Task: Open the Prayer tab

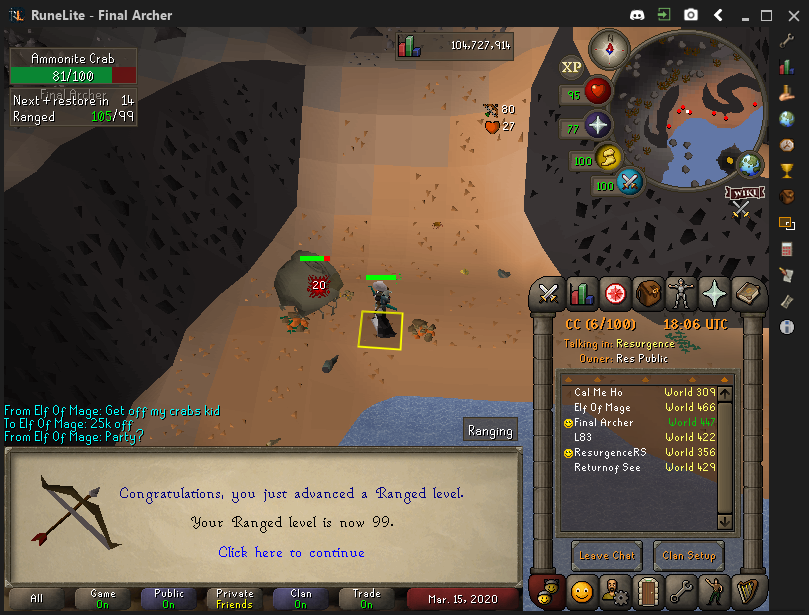Action: tap(715, 293)
